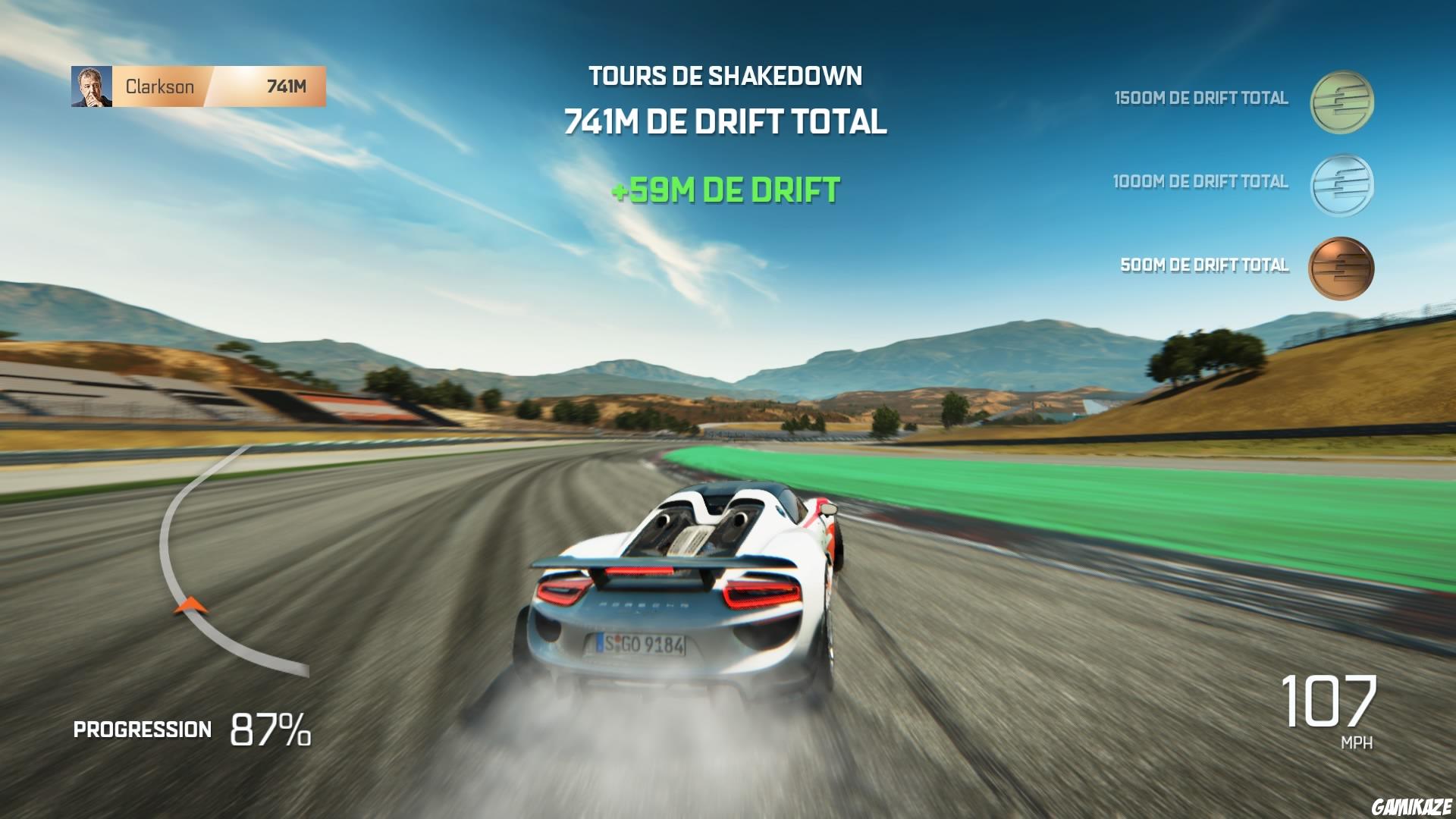Click the 87% progression indicator

[x=270, y=728]
